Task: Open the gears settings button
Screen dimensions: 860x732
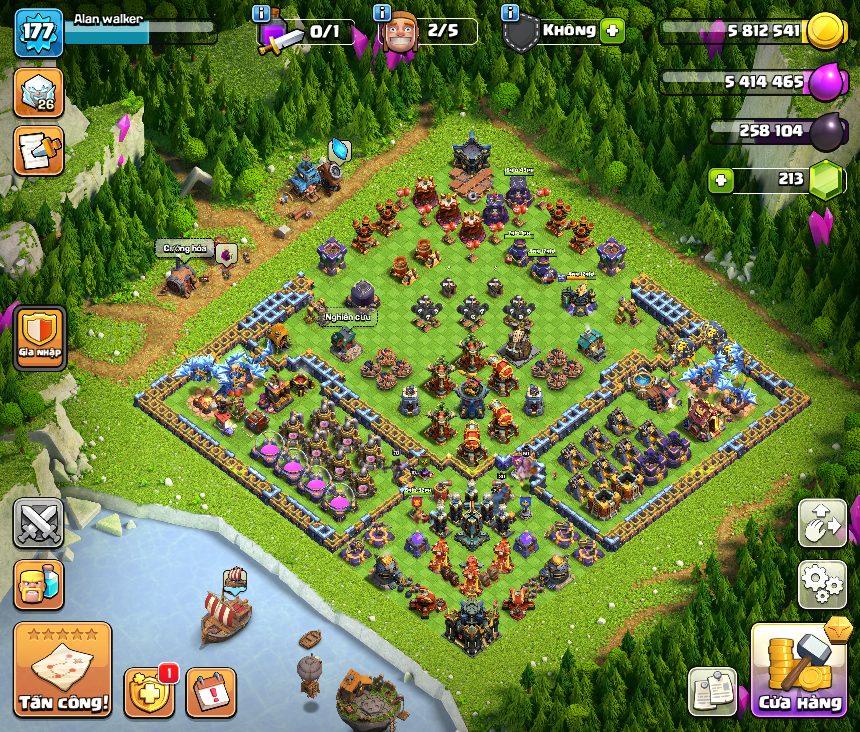Action: click(821, 584)
